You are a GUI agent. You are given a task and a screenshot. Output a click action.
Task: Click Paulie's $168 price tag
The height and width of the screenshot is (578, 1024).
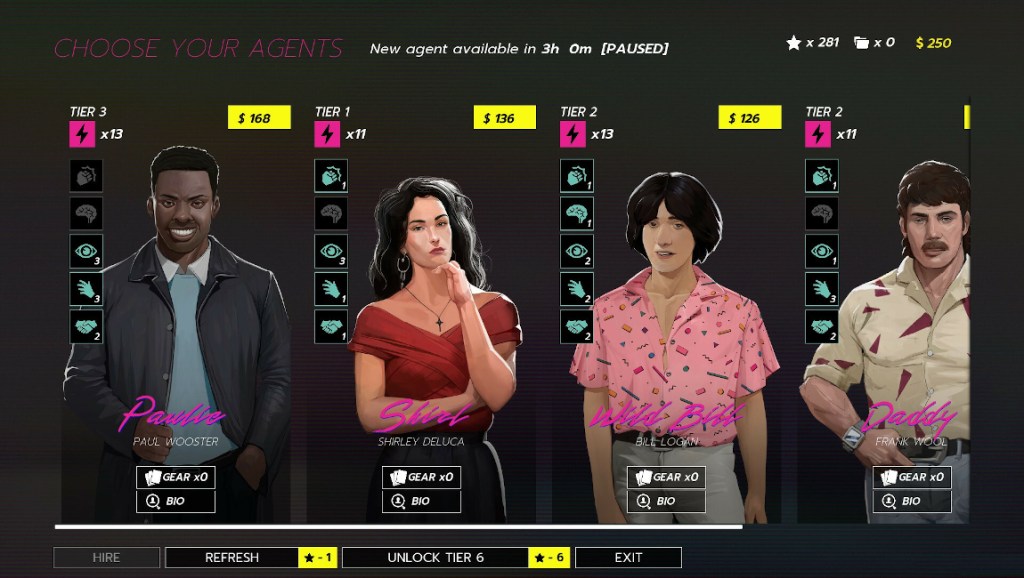click(x=259, y=118)
